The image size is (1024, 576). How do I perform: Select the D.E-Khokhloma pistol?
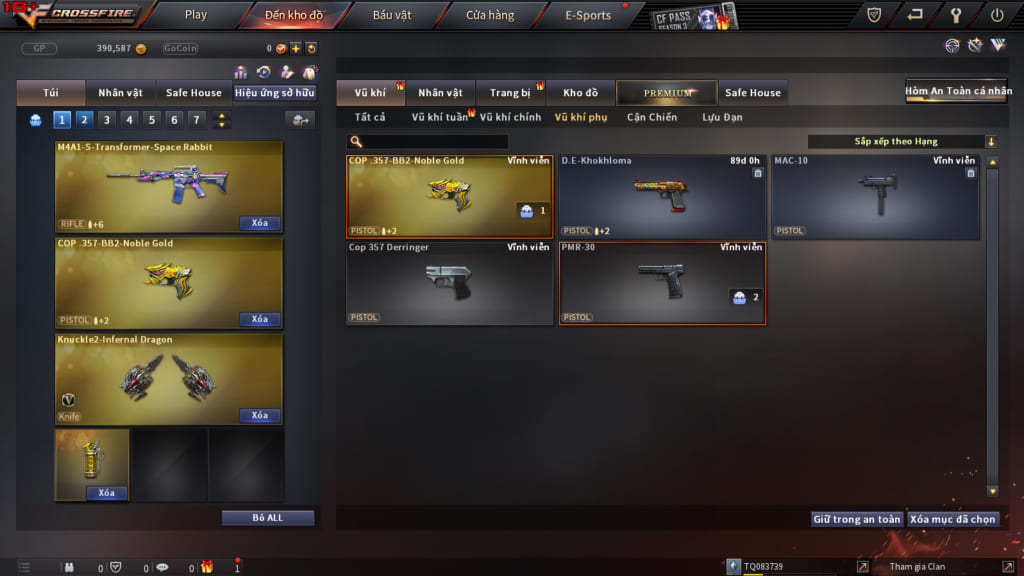pos(663,198)
